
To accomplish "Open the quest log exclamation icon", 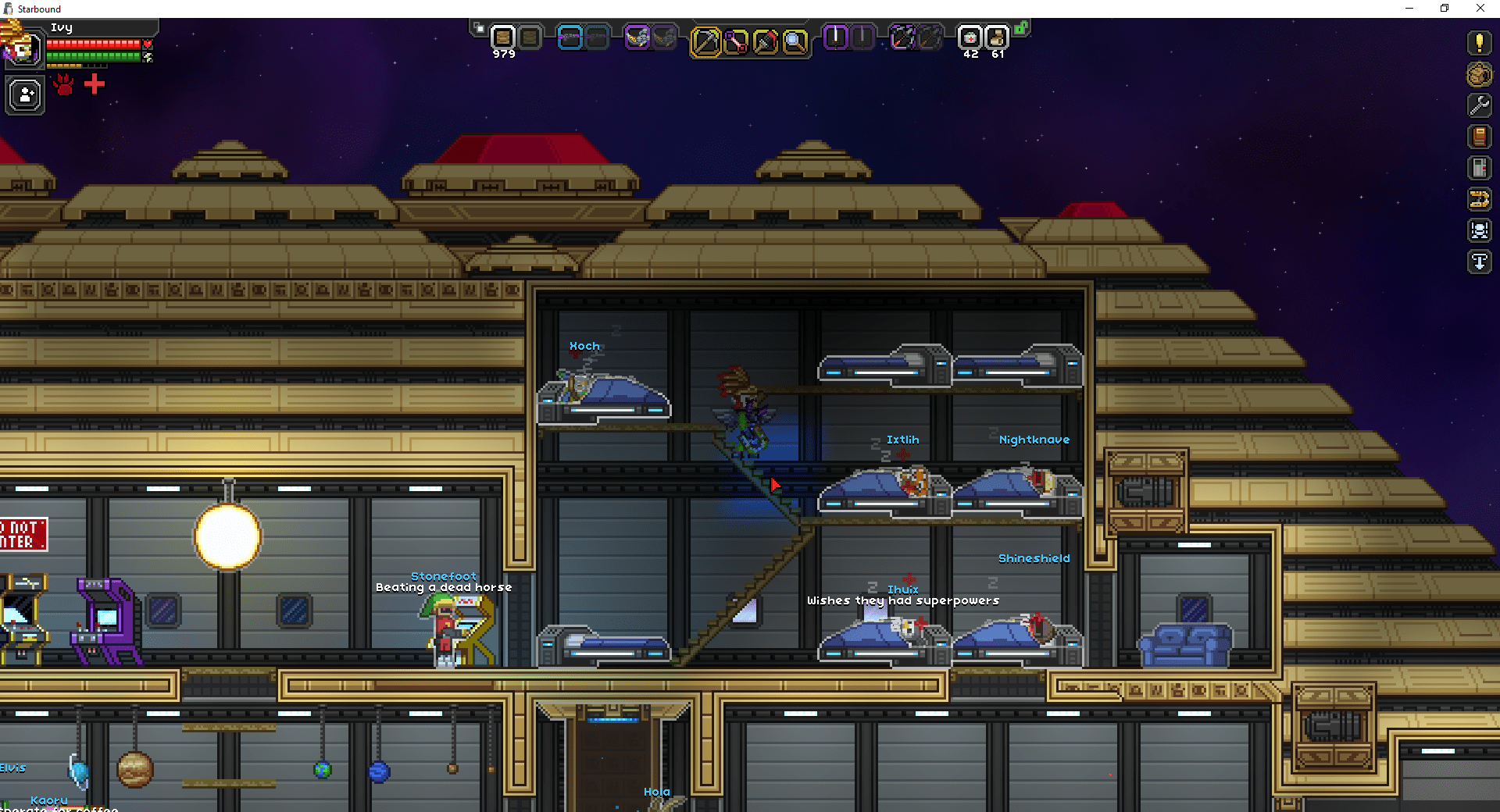I will point(1479,43).
